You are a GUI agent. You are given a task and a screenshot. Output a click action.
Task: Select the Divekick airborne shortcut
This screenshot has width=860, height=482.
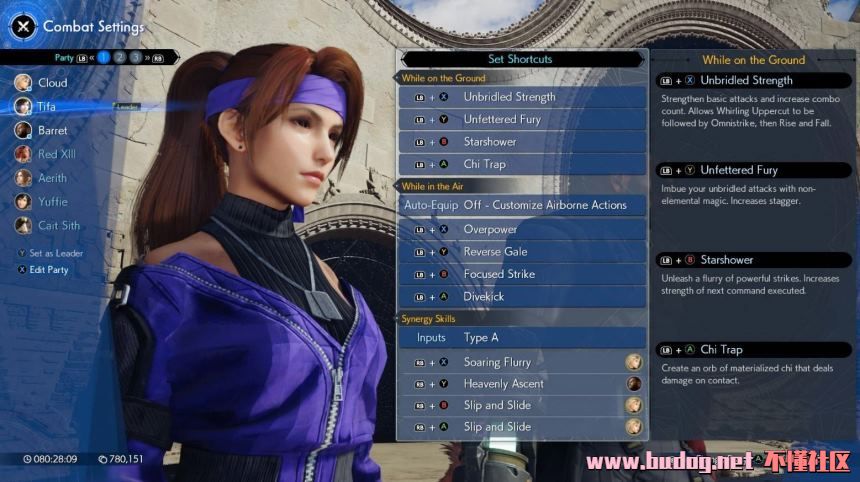coord(521,297)
